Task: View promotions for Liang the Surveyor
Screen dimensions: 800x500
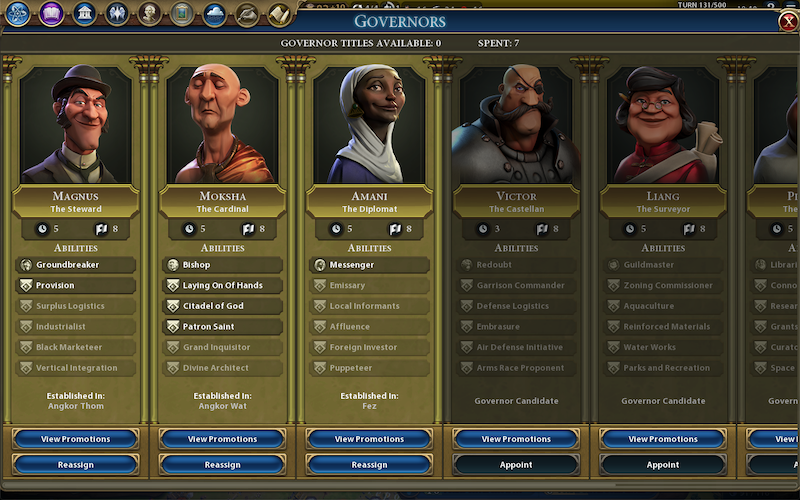Action: point(663,439)
